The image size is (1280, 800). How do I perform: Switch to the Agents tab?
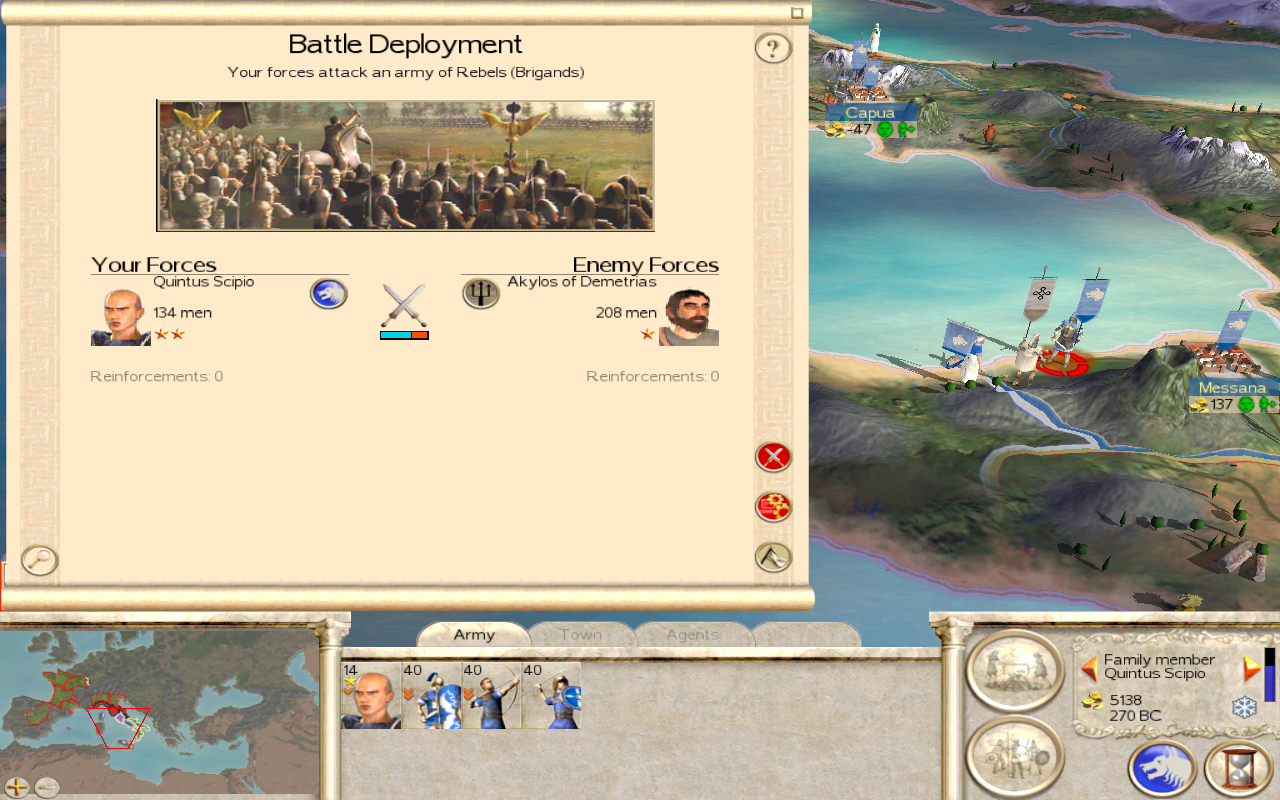pyautogui.click(x=692, y=635)
